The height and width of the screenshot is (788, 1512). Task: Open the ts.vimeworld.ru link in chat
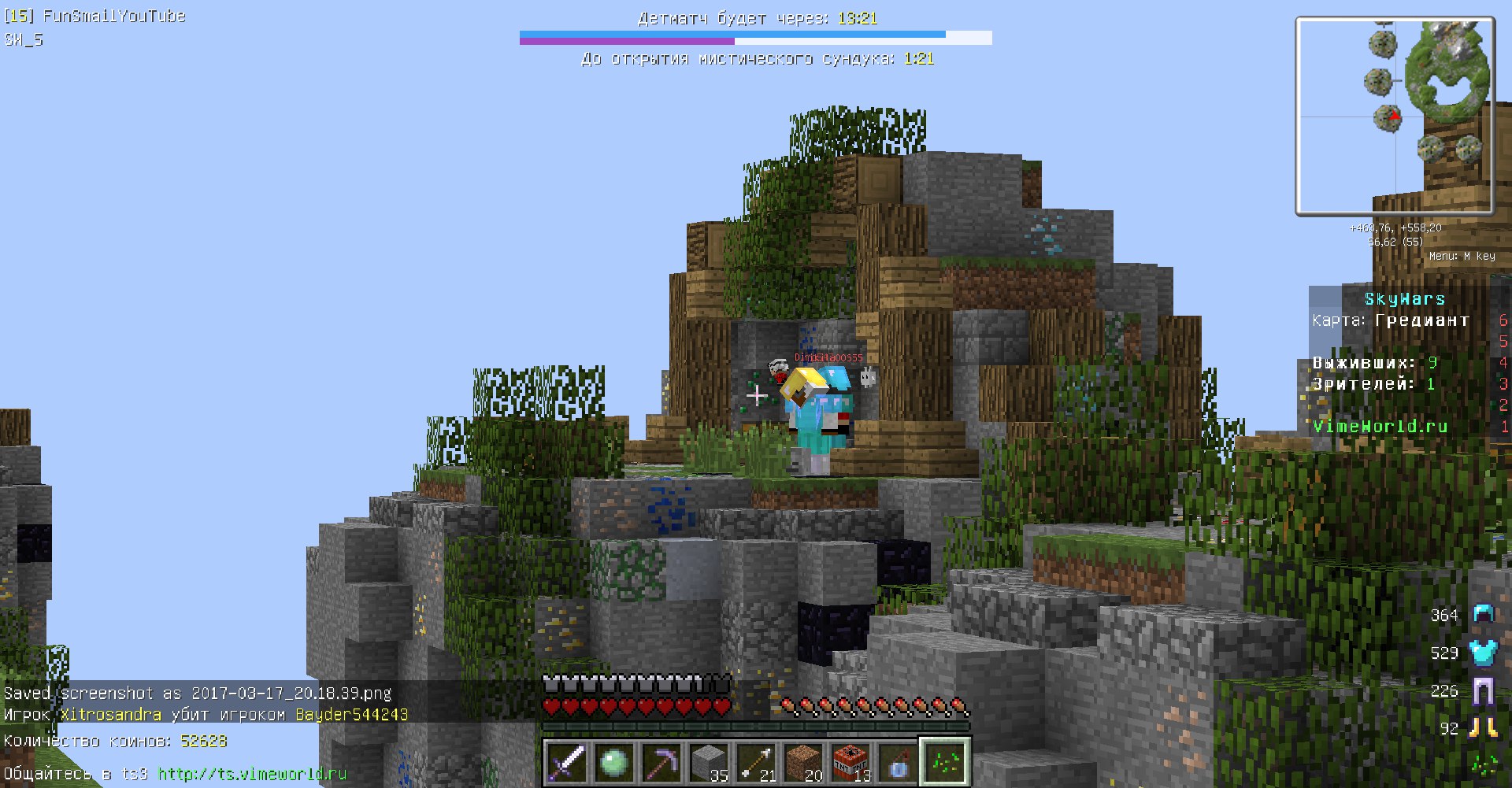(252, 774)
